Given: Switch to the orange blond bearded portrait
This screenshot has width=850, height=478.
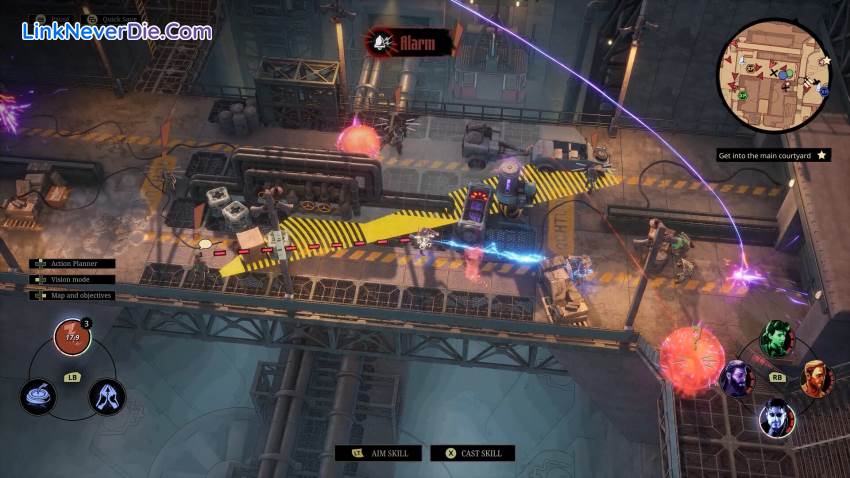Looking at the screenshot, I should click(x=816, y=378).
